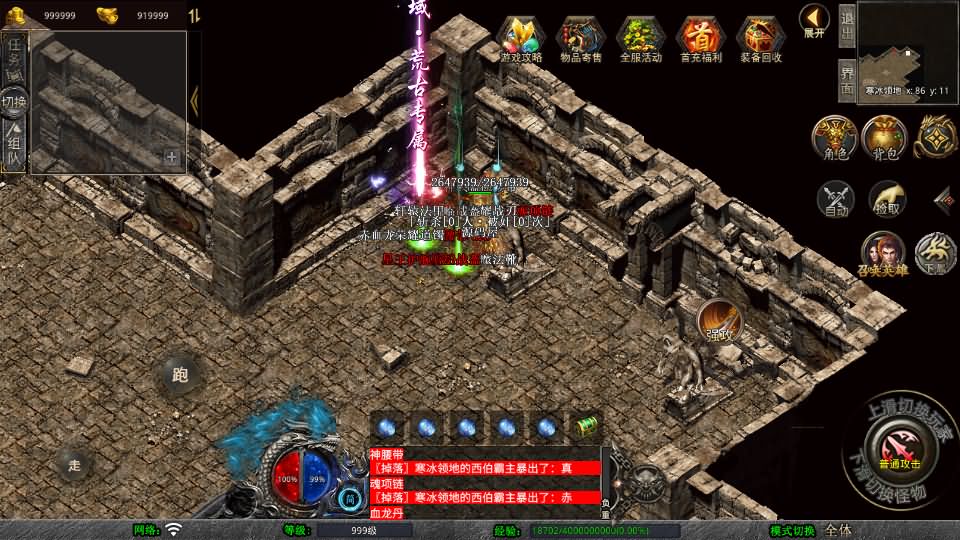Viewport: 960px width, 540px height.
Task: Click the 退出 exit button
Action: (847, 27)
